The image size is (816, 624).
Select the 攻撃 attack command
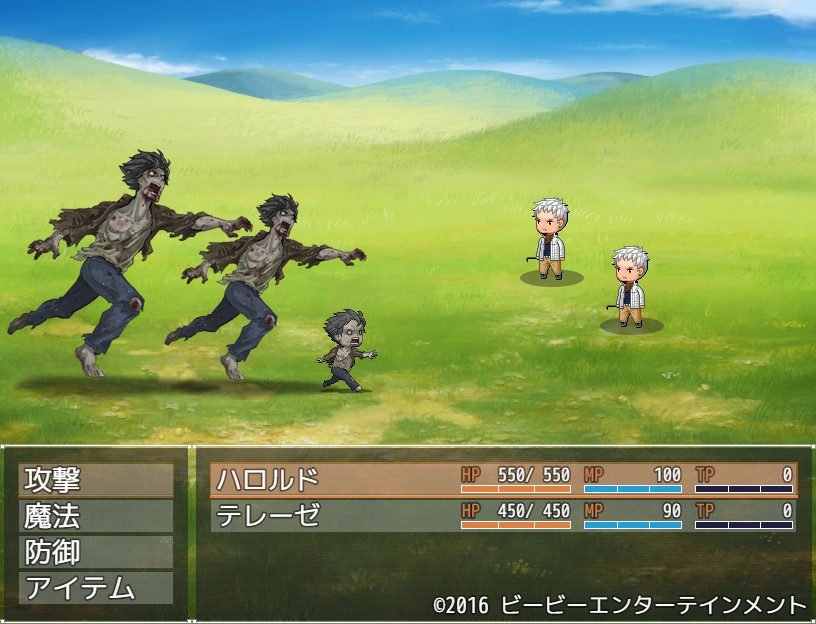[x=95, y=480]
